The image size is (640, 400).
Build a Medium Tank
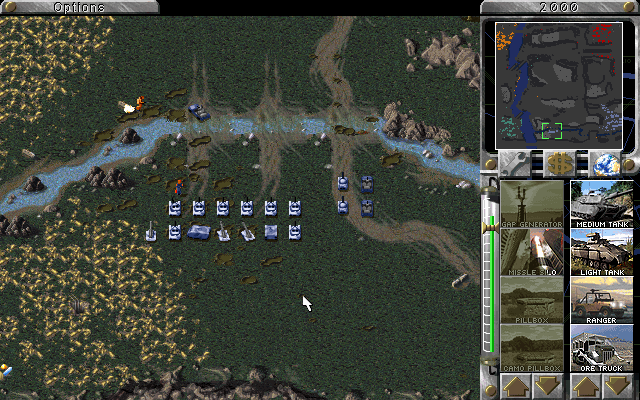[602, 204]
